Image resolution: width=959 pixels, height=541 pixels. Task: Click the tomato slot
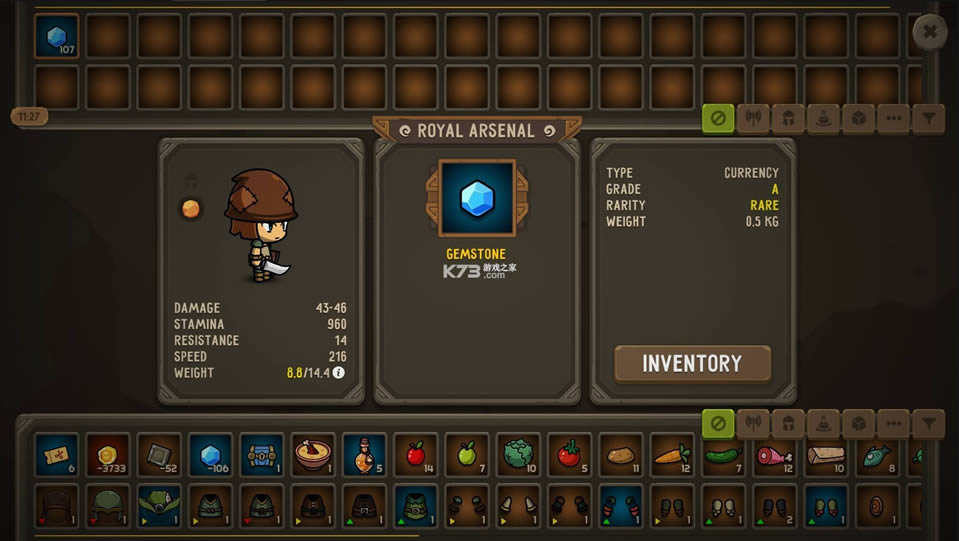(569, 455)
